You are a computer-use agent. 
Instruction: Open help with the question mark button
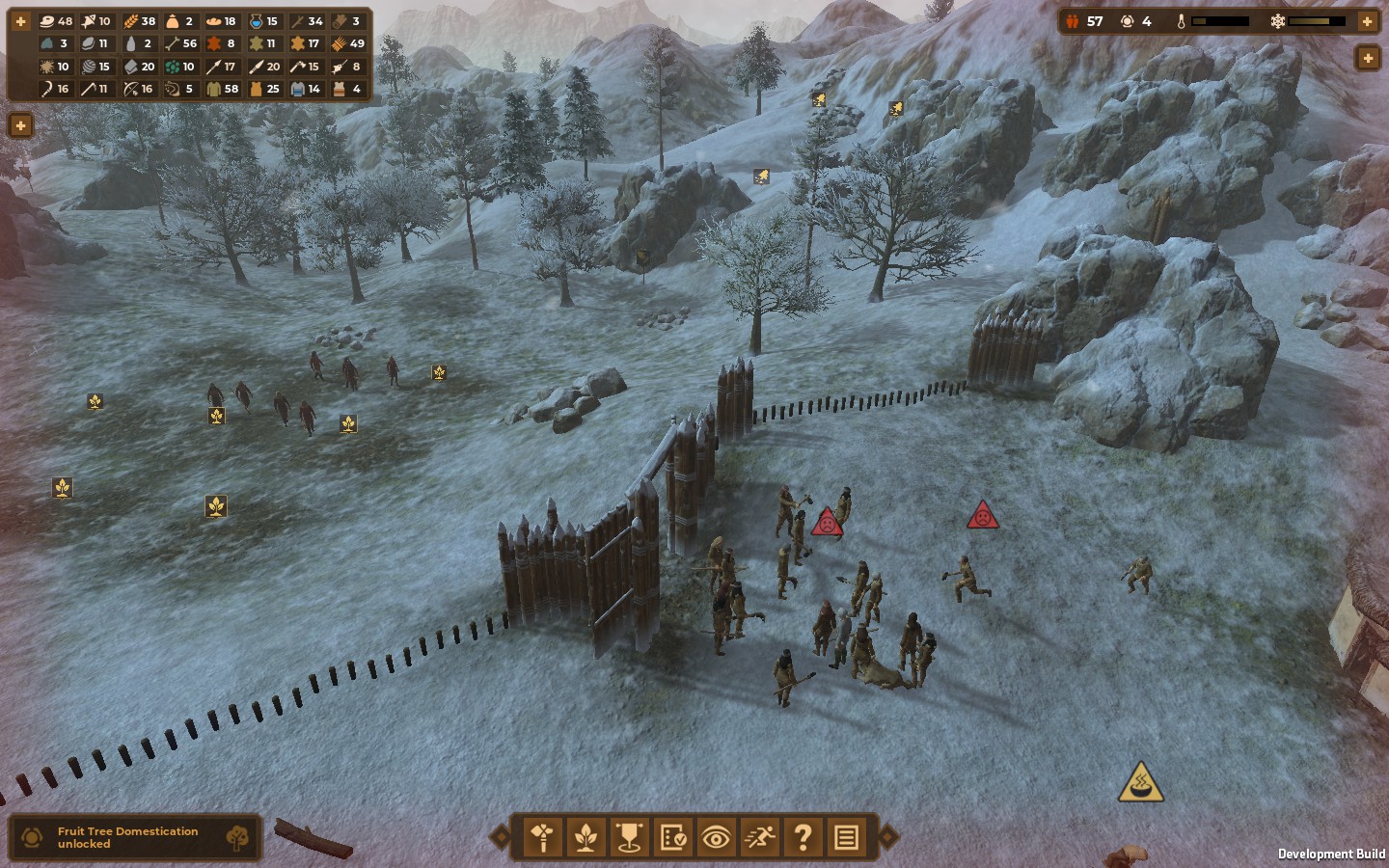803,837
